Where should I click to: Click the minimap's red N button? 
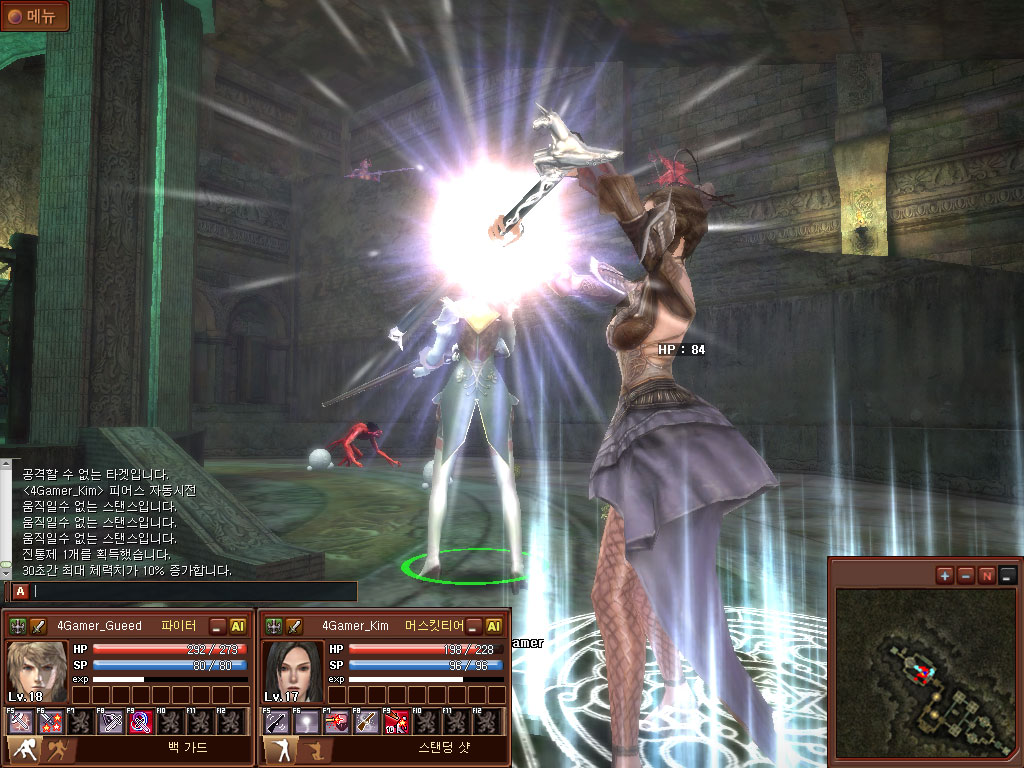click(986, 575)
